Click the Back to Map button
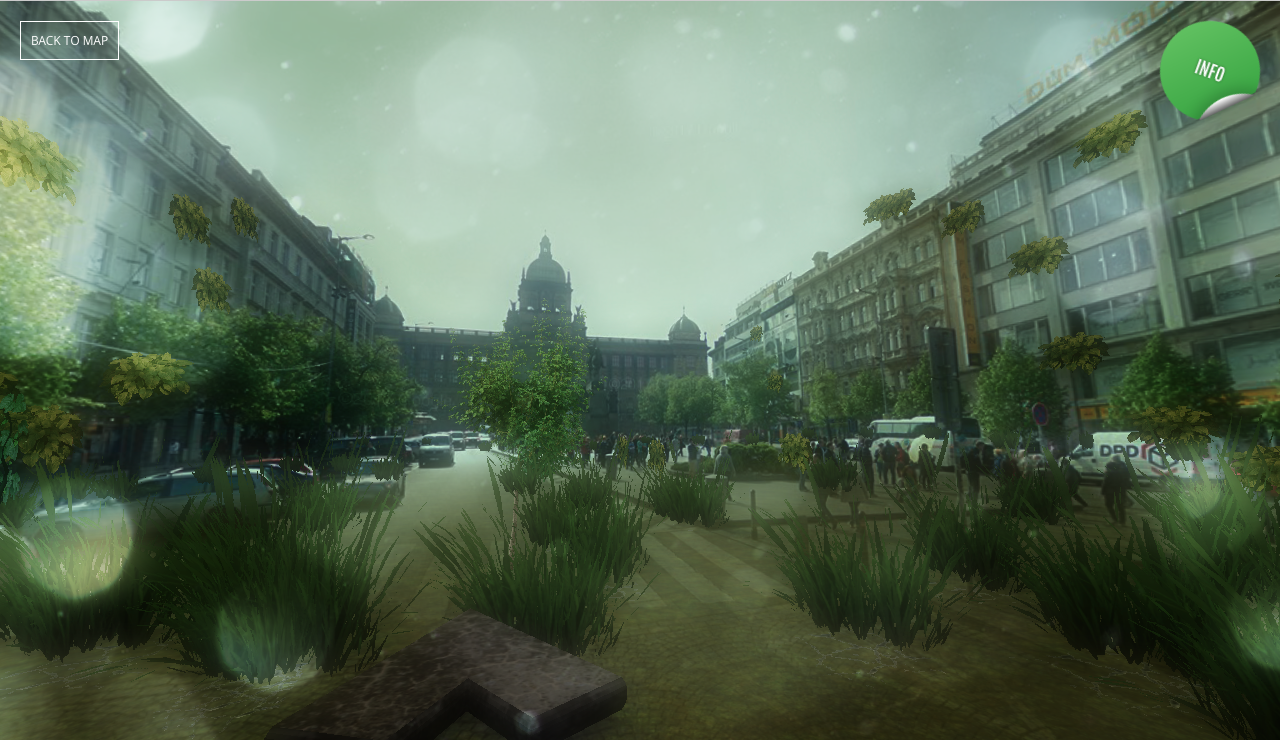Screen dimensions: 1280x740 (x=69, y=40)
